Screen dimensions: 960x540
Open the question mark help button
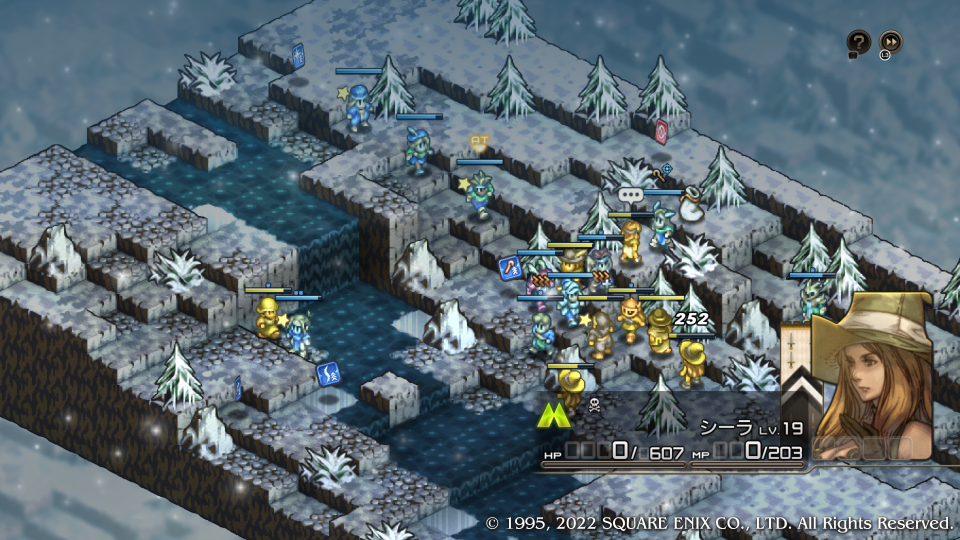(x=858, y=42)
